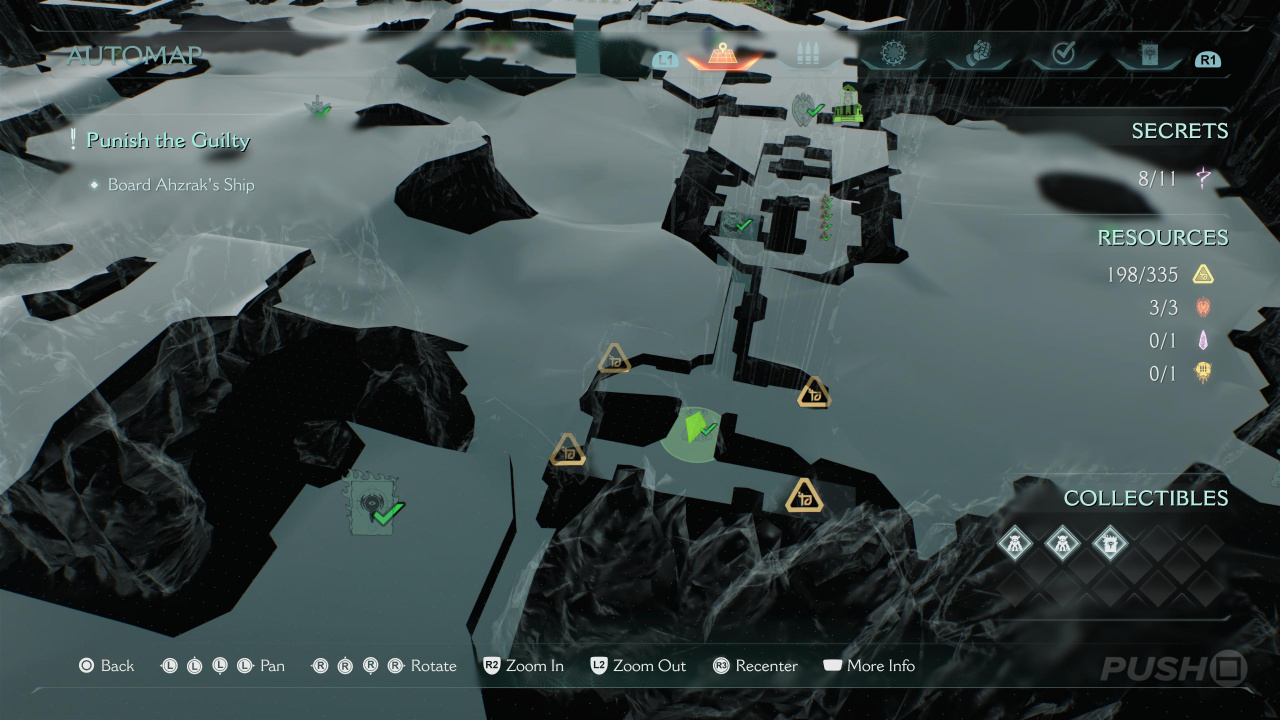Open the spiked gear sigil tab
The height and width of the screenshot is (720, 1280).
point(892,54)
